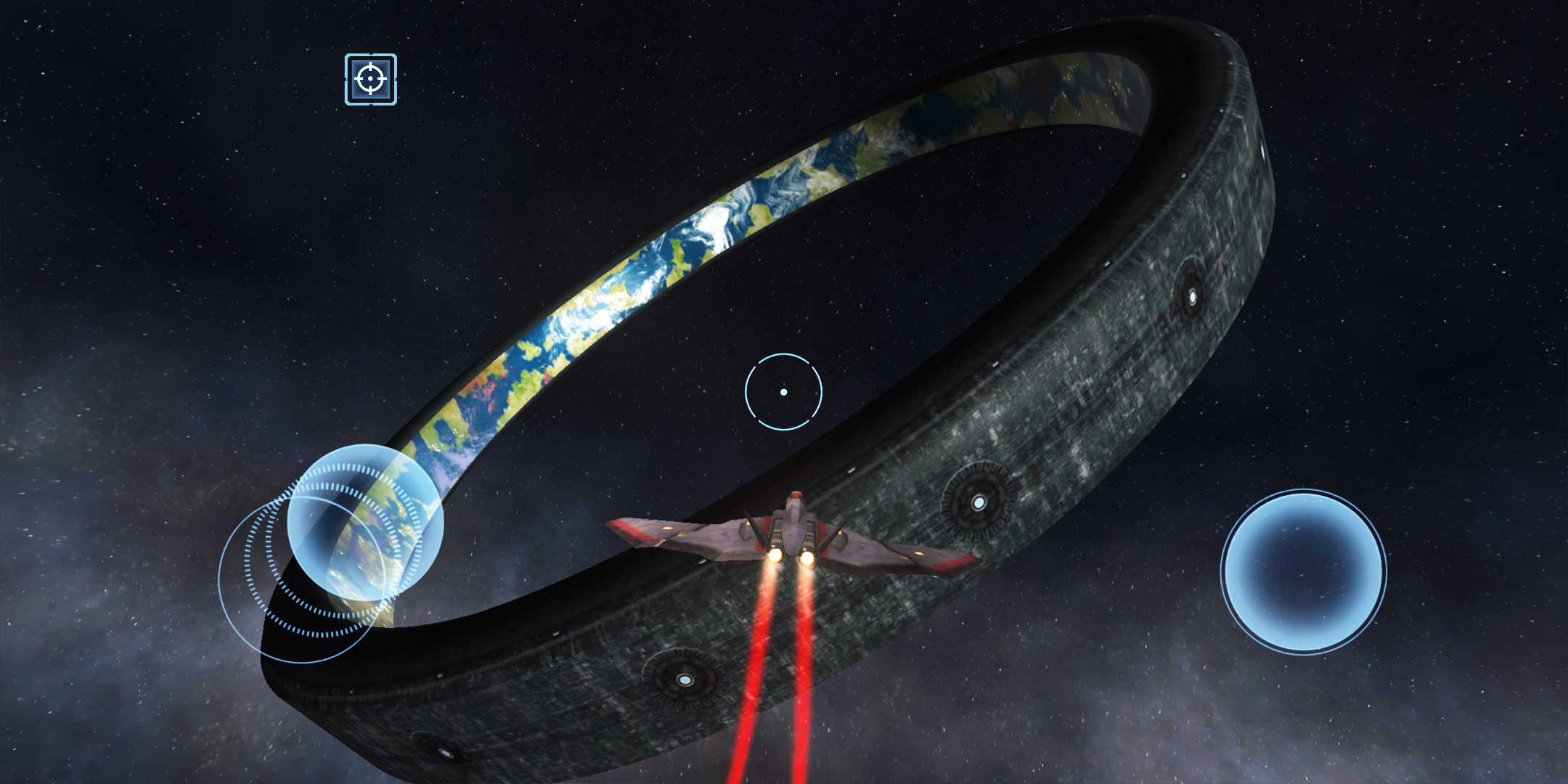
Task: Tap the virtual joystick thumb knob
Action: point(364,522)
